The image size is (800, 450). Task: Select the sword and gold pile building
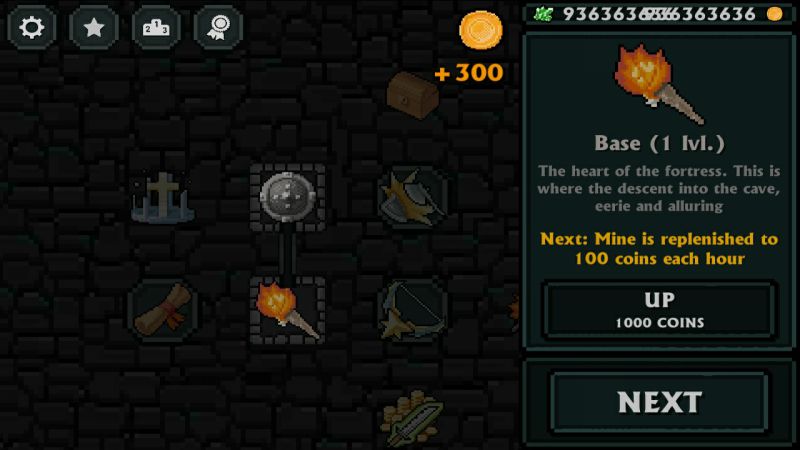[x=410, y=416]
